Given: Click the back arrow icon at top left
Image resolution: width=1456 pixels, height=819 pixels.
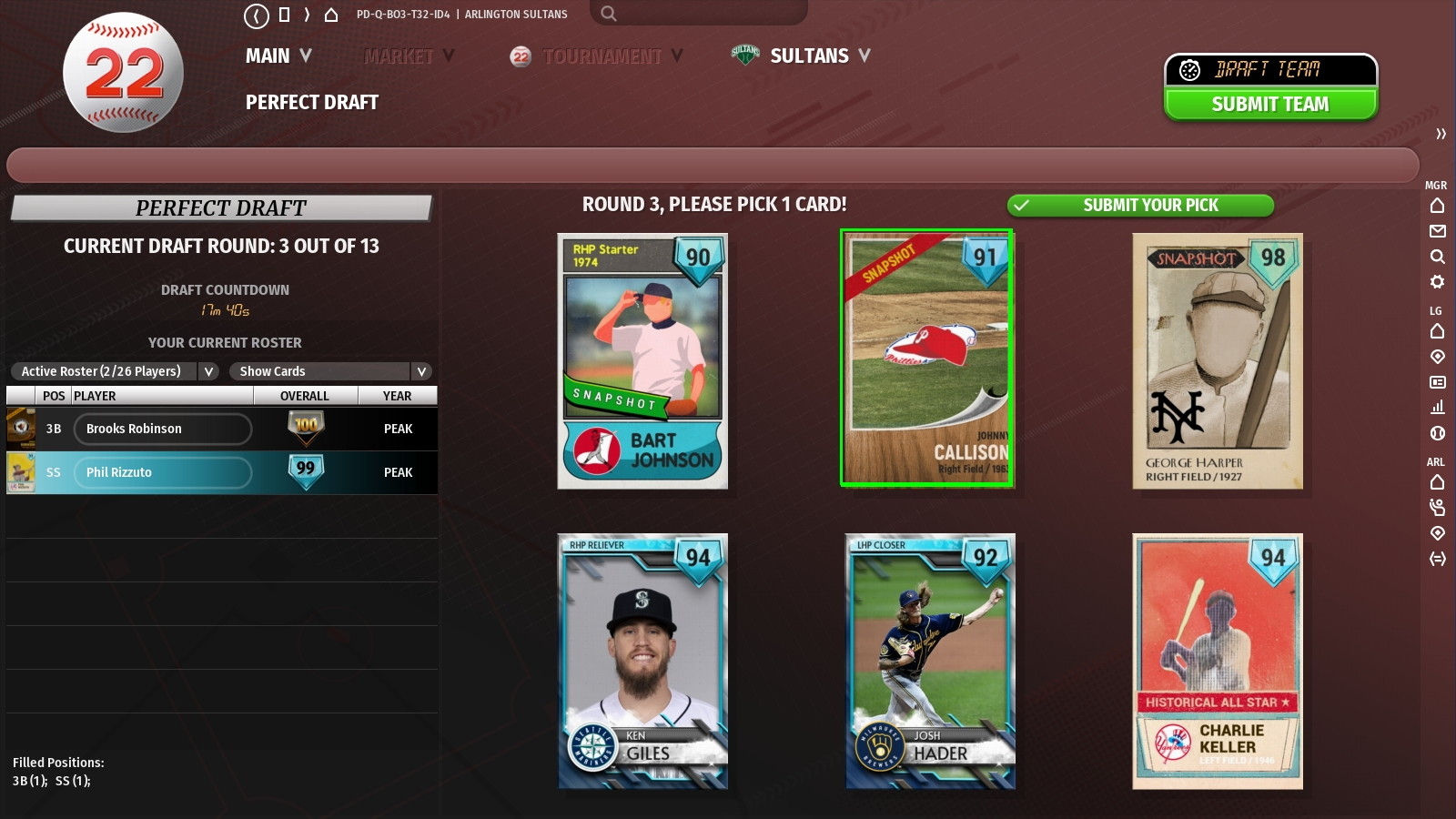Looking at the screenshot, I should [x=256, y=14].
